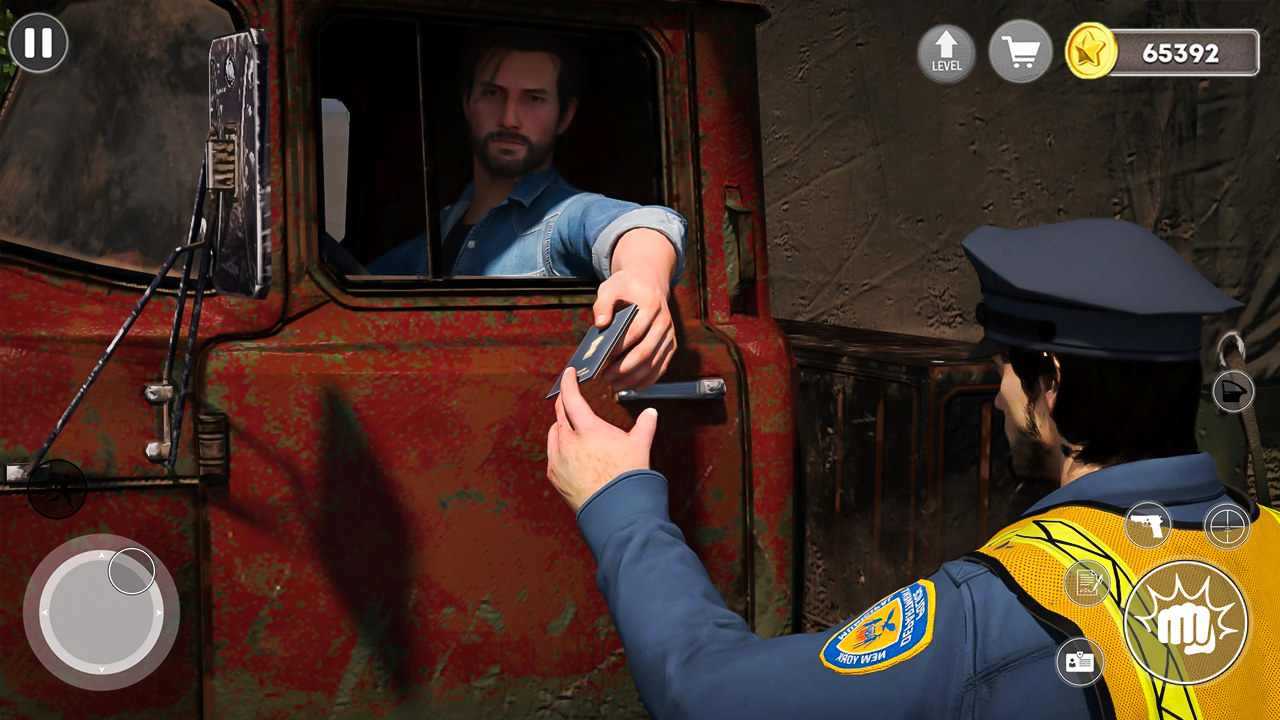Tap the joystick's left arrow
Image resolution: width=1280 pixels, height=720 pixels.
43,612
